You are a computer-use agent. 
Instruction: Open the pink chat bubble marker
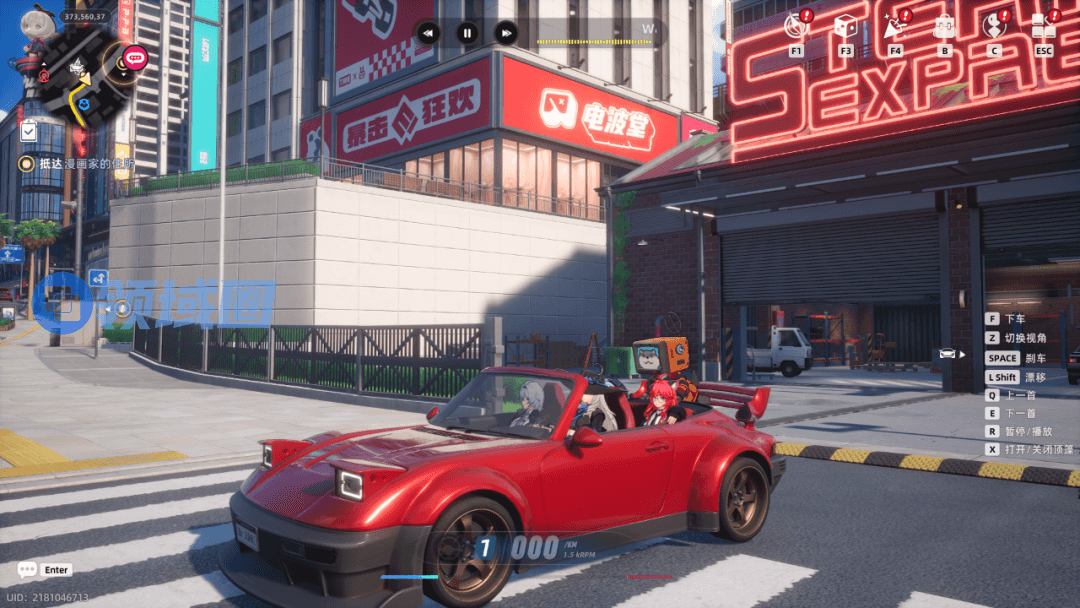(136, 58)
